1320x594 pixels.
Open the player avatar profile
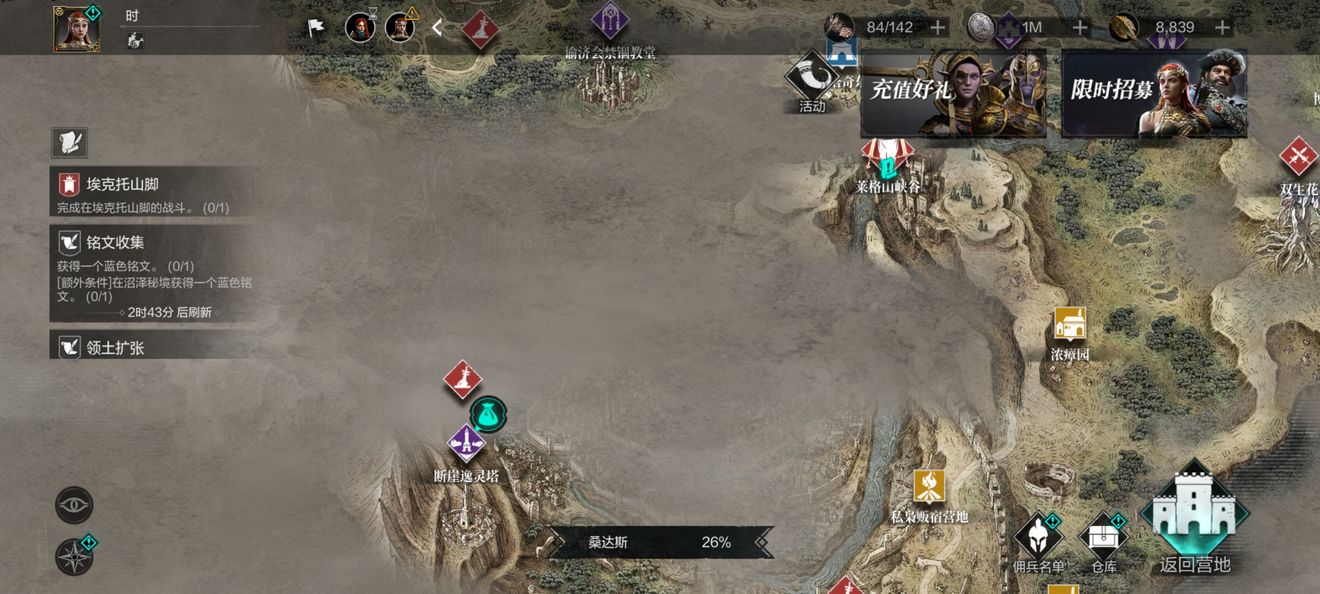coord(76,27)
